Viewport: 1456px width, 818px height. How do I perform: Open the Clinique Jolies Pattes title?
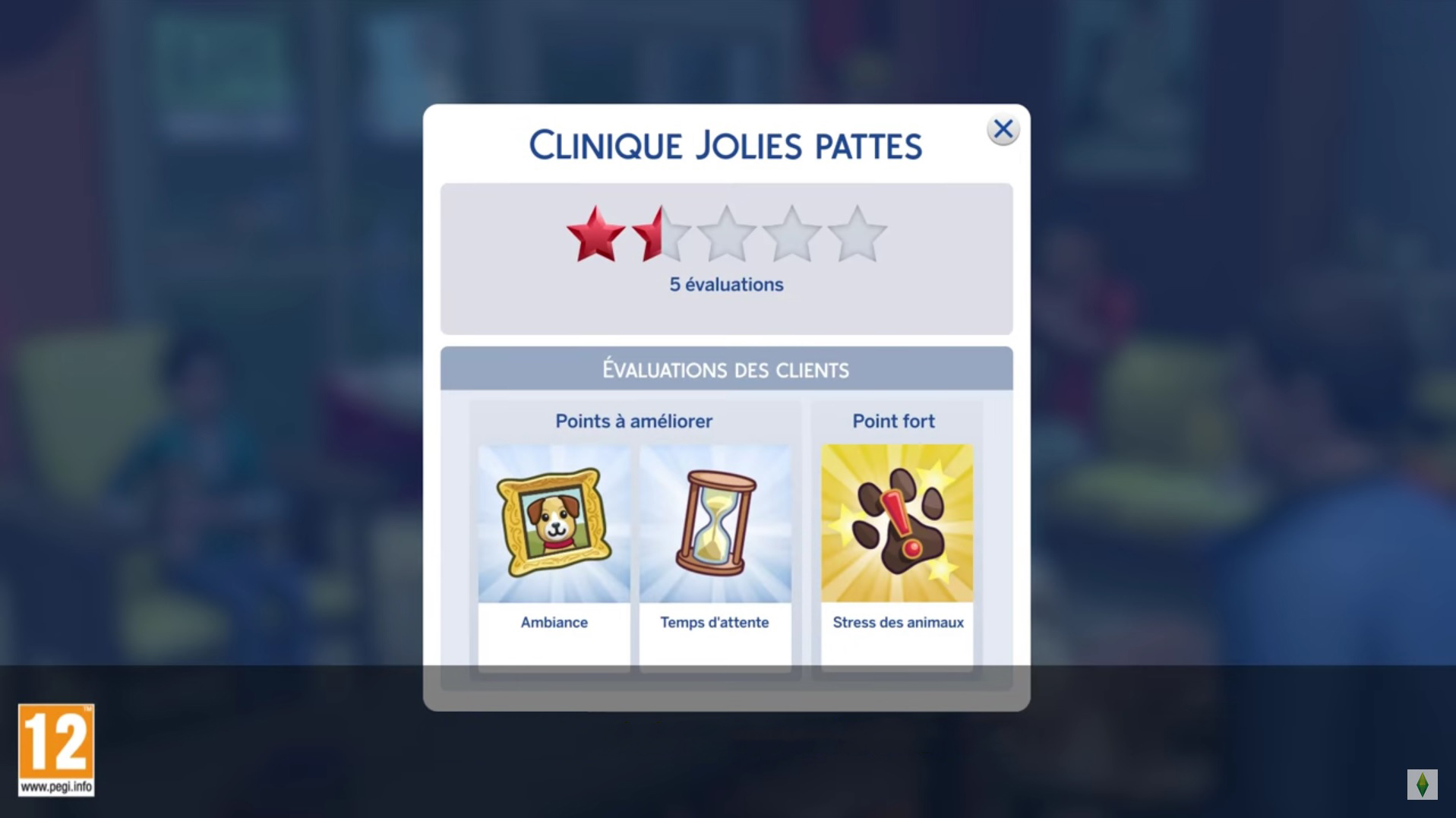click(725, 144)
